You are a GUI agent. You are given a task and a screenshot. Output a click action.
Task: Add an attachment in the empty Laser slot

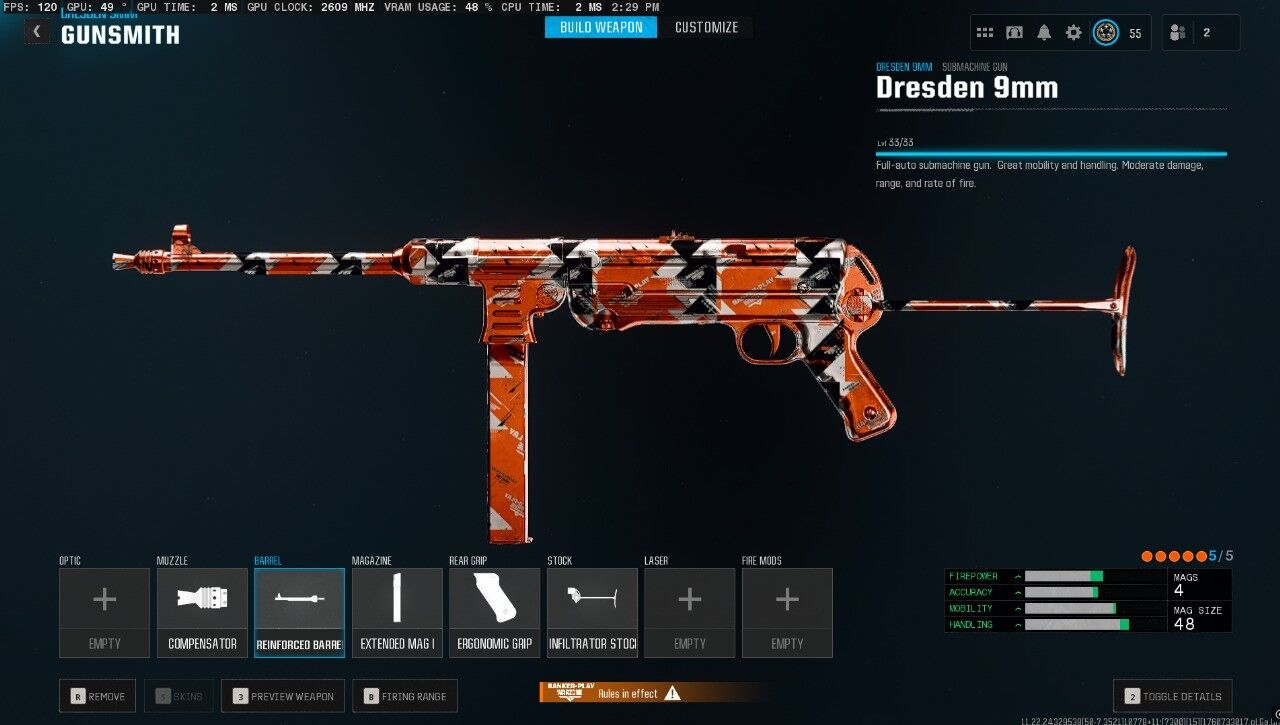(x=689, y=612)
